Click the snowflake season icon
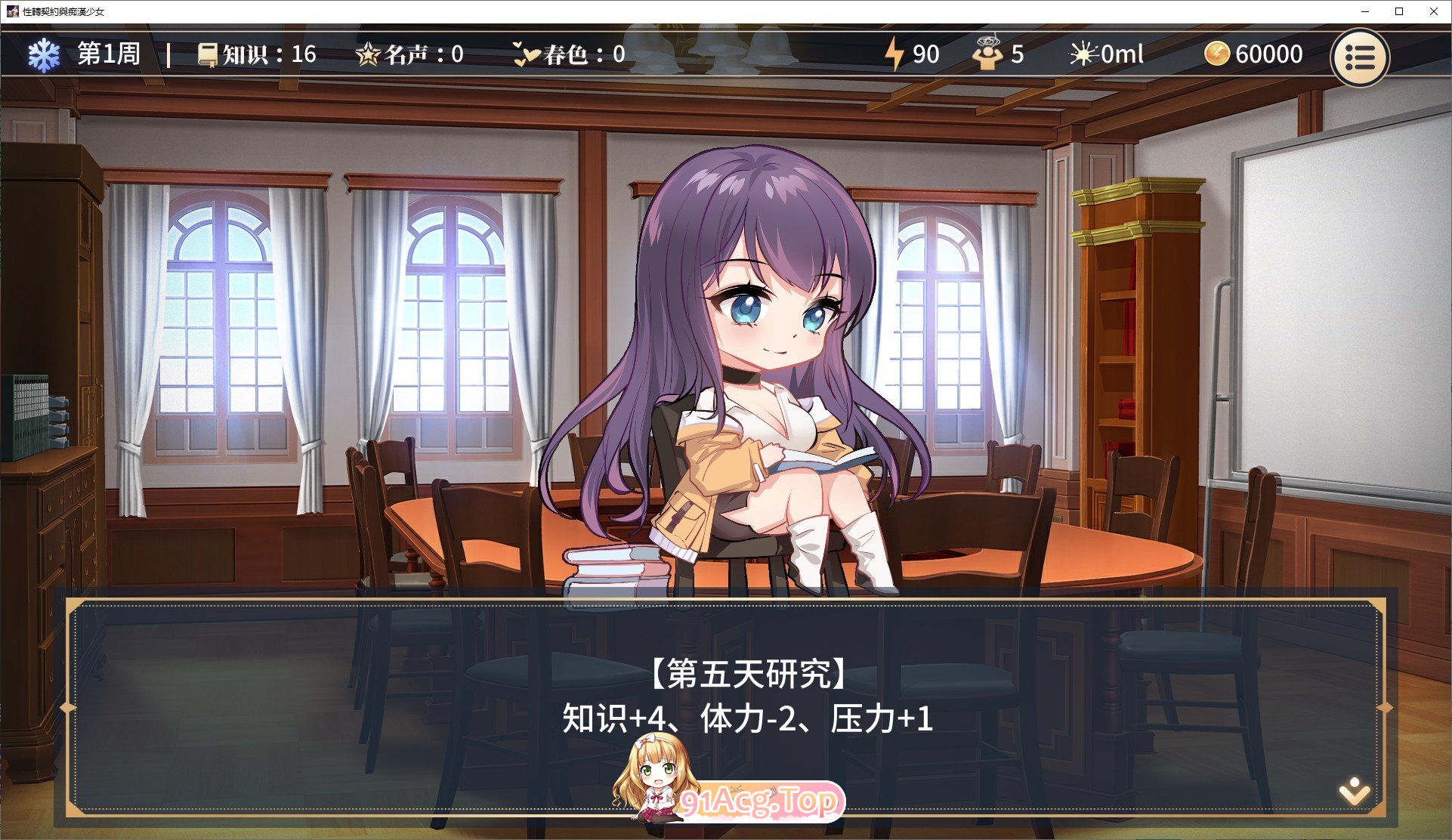This screenshot has width=1452, height=840. pos(45,54)
